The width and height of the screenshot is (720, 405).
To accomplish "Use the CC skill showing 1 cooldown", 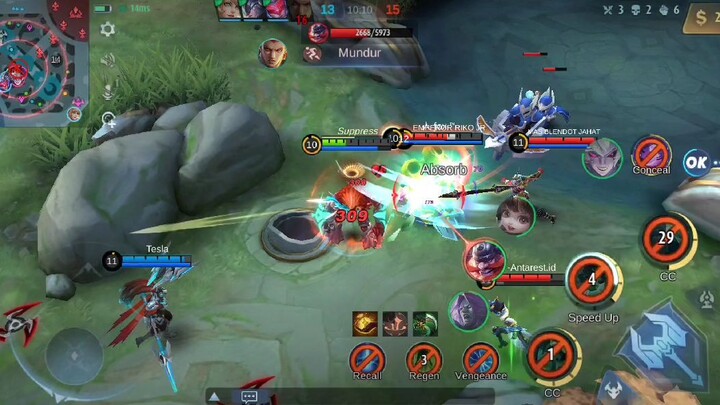I will 552,355.
